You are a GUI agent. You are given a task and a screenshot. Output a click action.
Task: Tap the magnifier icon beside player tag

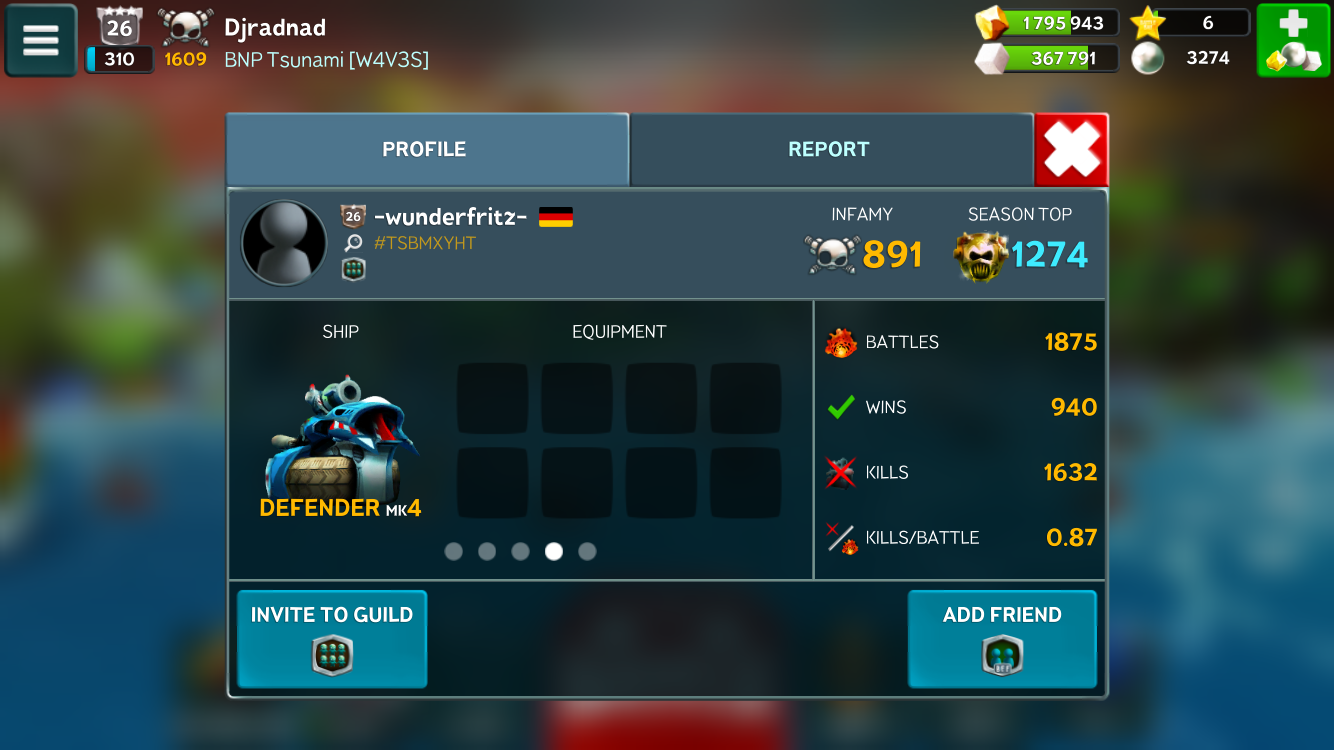click(353, 243)
